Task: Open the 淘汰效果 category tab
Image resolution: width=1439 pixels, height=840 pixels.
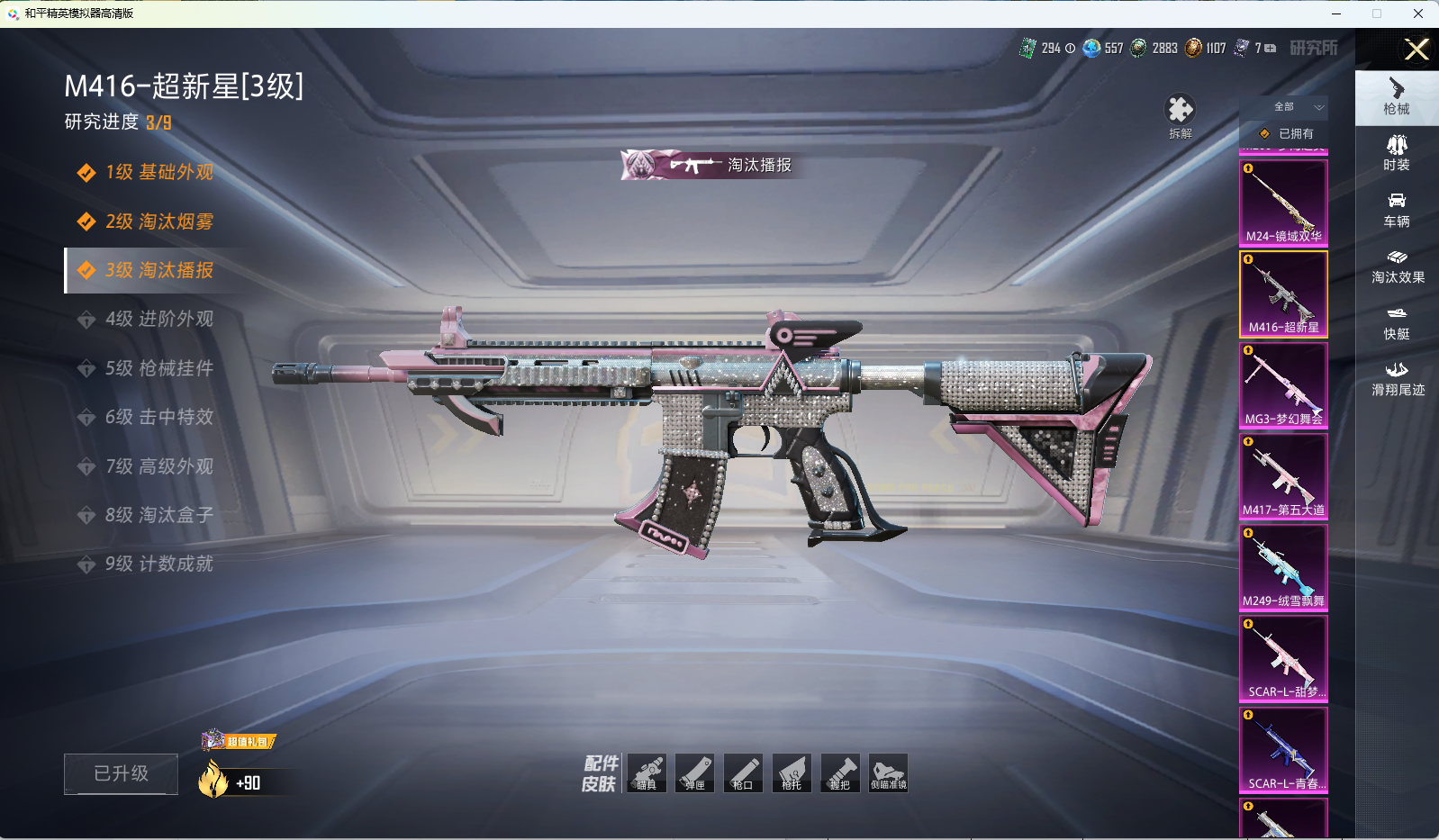Action: click(1397, 266)
